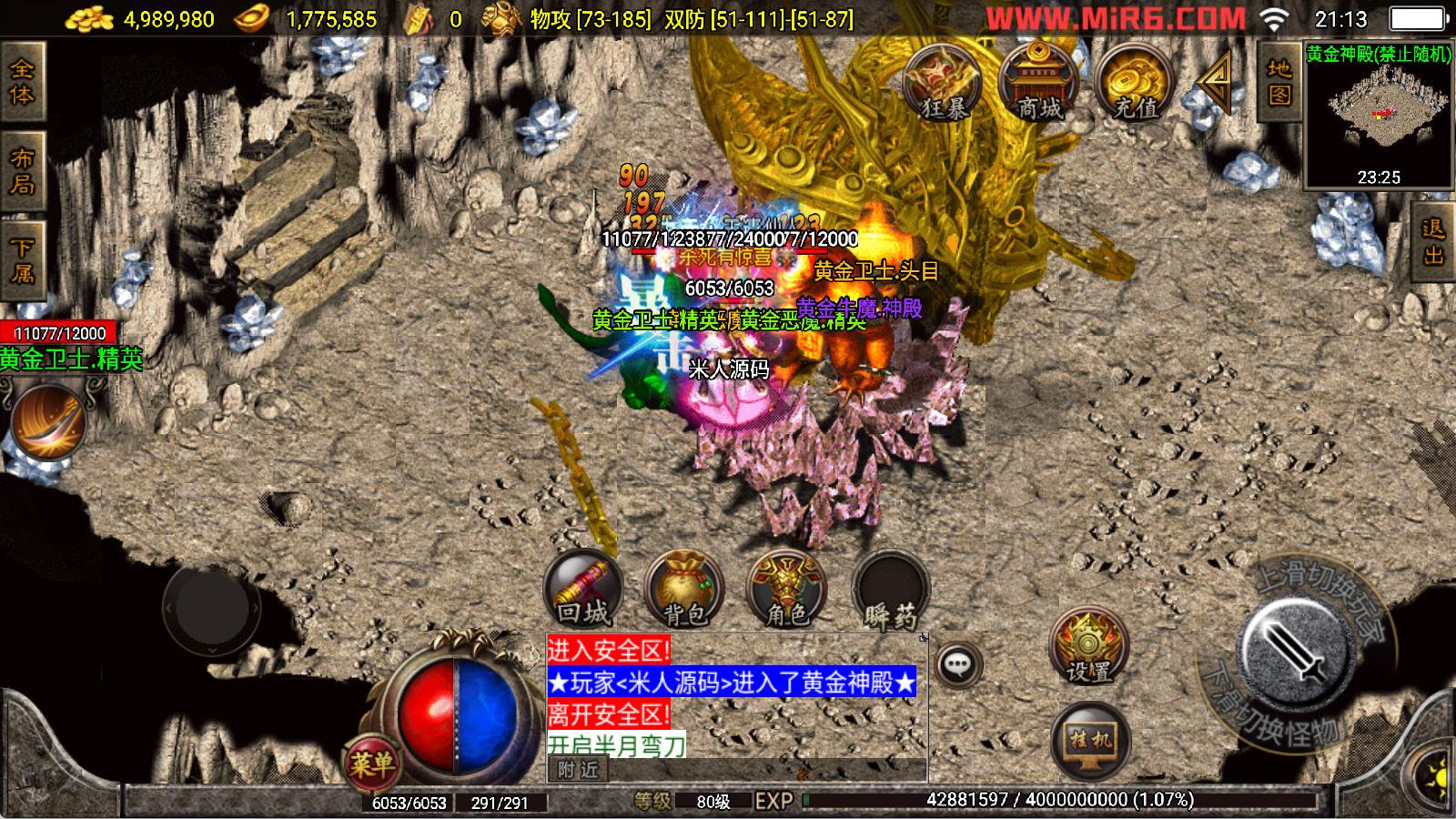This screenshot has height=819, width=1456.
Task: Open the 背包 backpack
Action: pos(684,589)
